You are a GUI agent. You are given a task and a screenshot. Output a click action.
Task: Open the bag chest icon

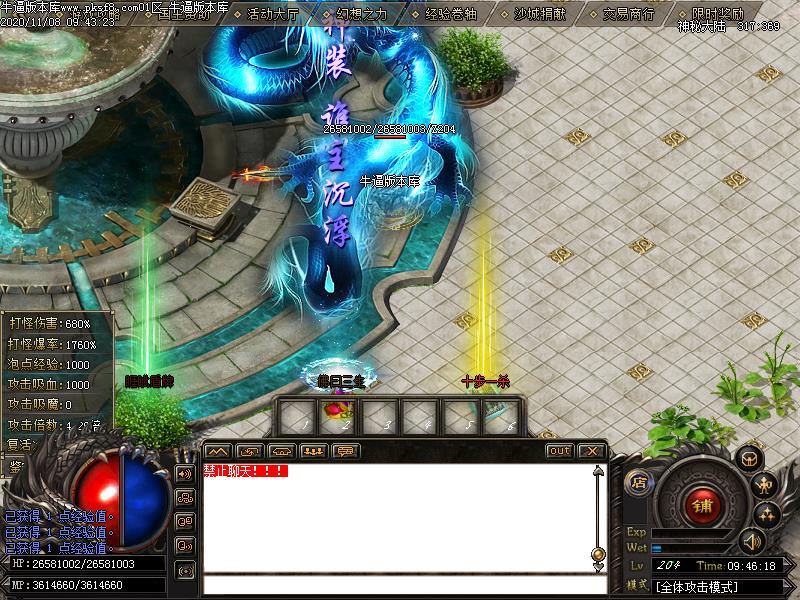tap(749, 459)
